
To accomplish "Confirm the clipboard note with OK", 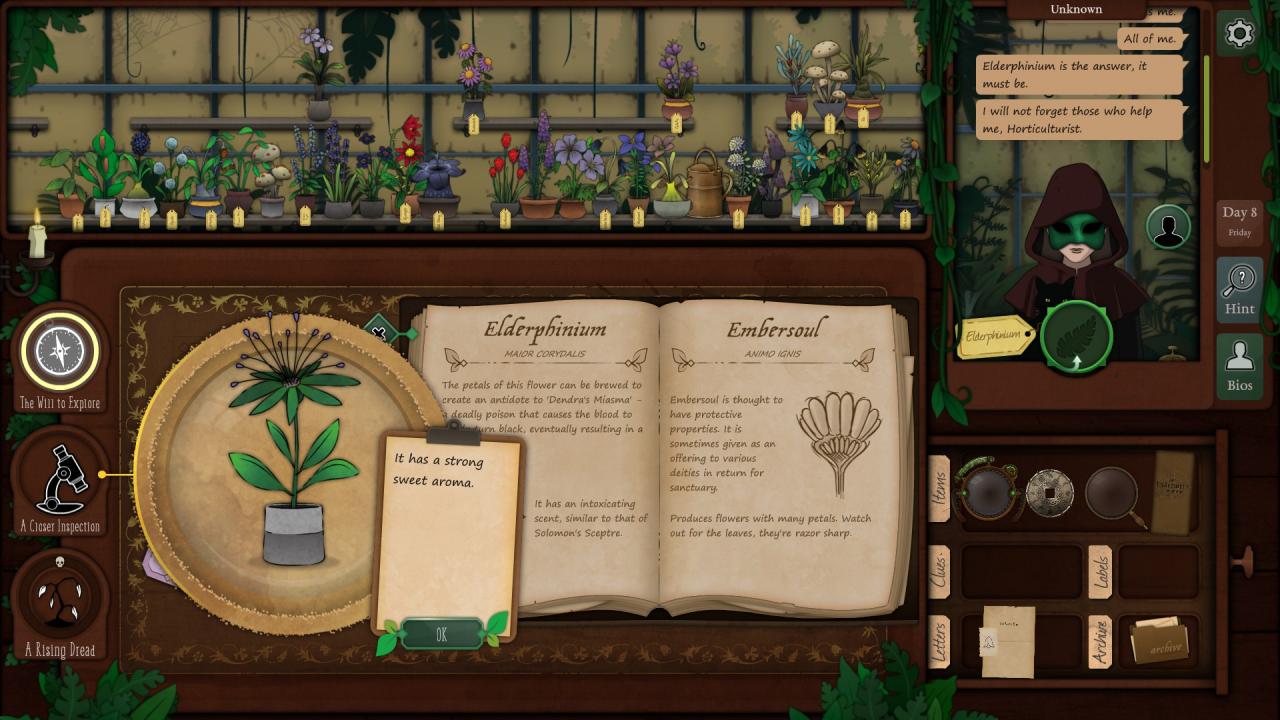I will point(442,634).
